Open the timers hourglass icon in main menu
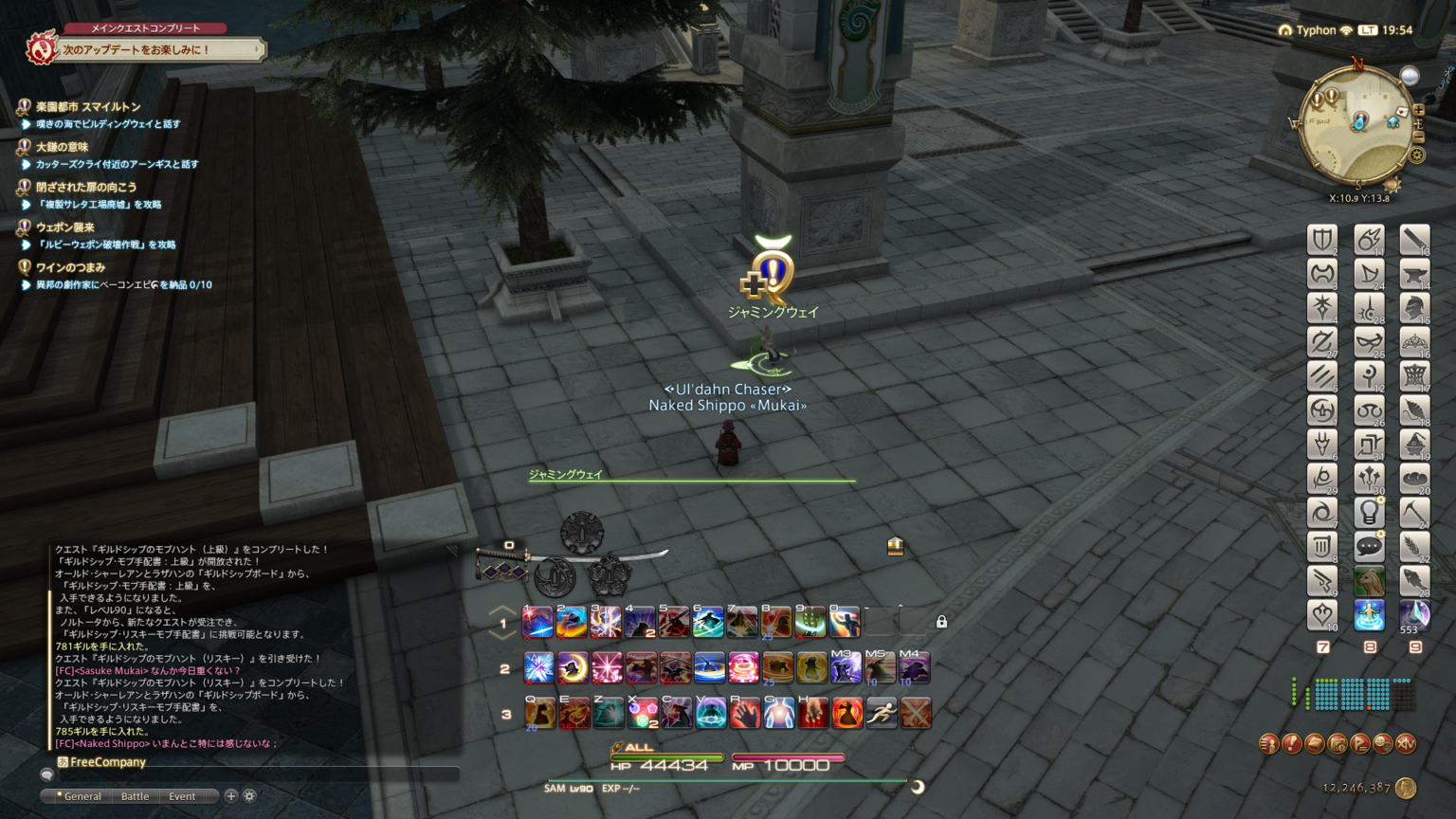 click(x=1337, y=744)
